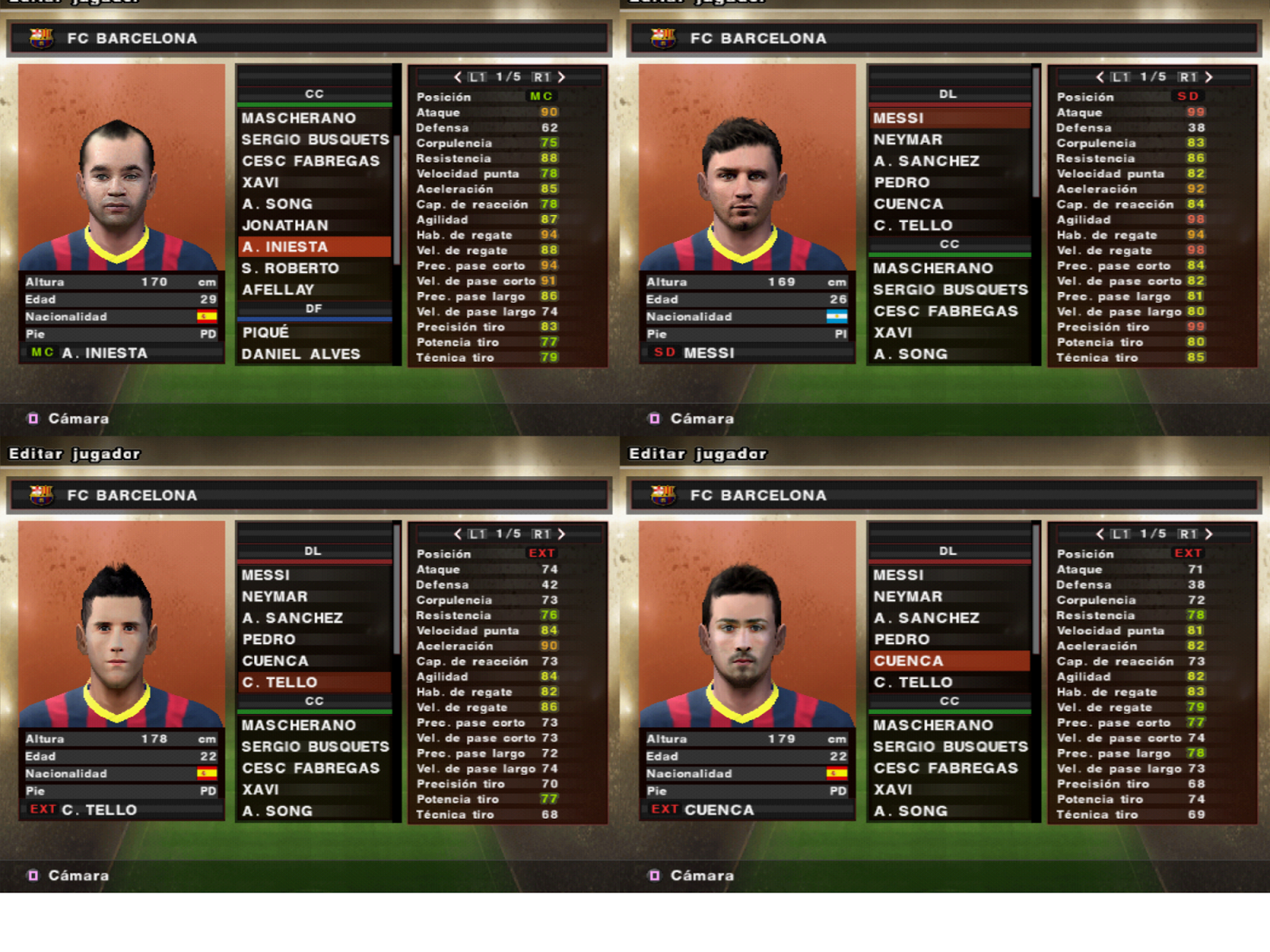The image size is (1270, 952).
Task: Click the pink Cámara icon under Messi's panel
Action: pyautogui.click(x=655, y=417)
